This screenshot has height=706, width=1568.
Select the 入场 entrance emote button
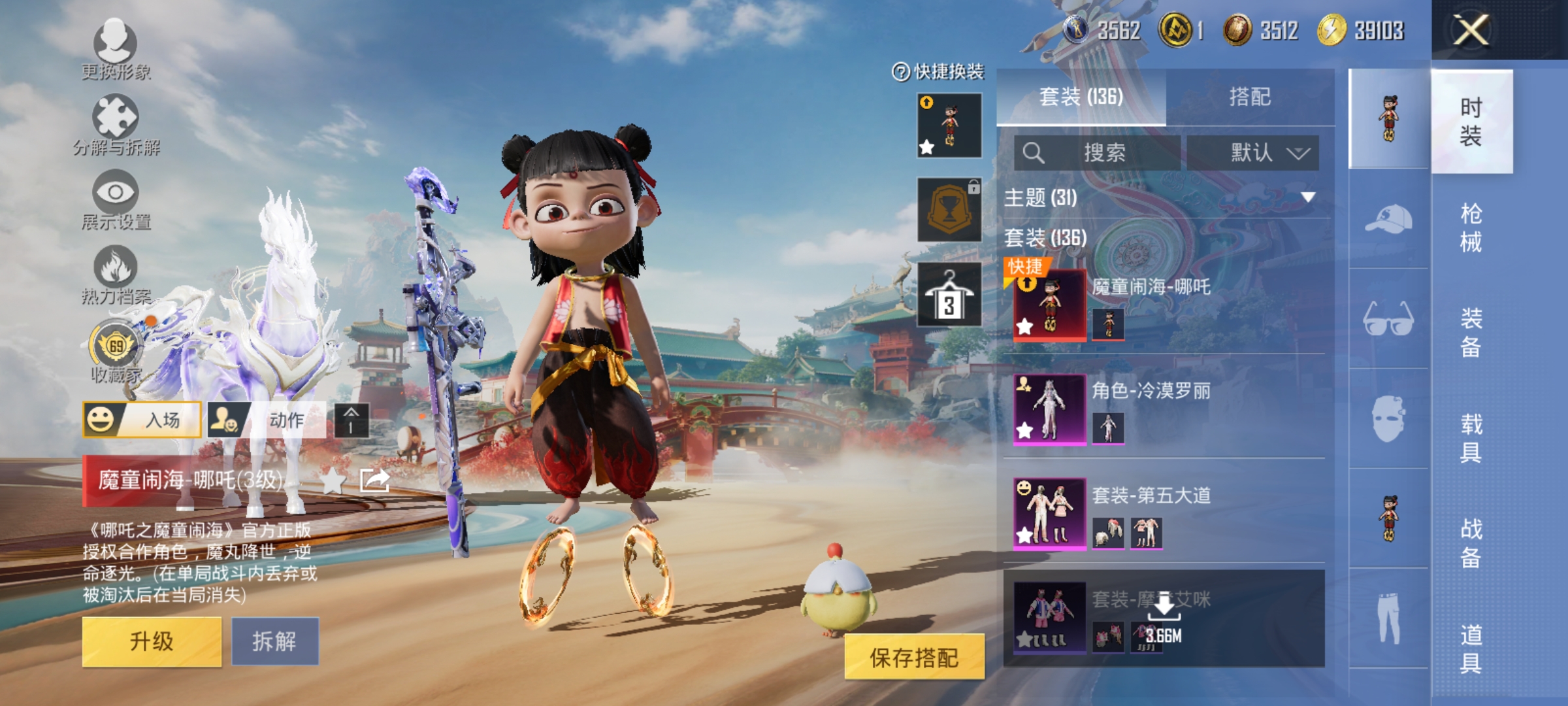142,420
